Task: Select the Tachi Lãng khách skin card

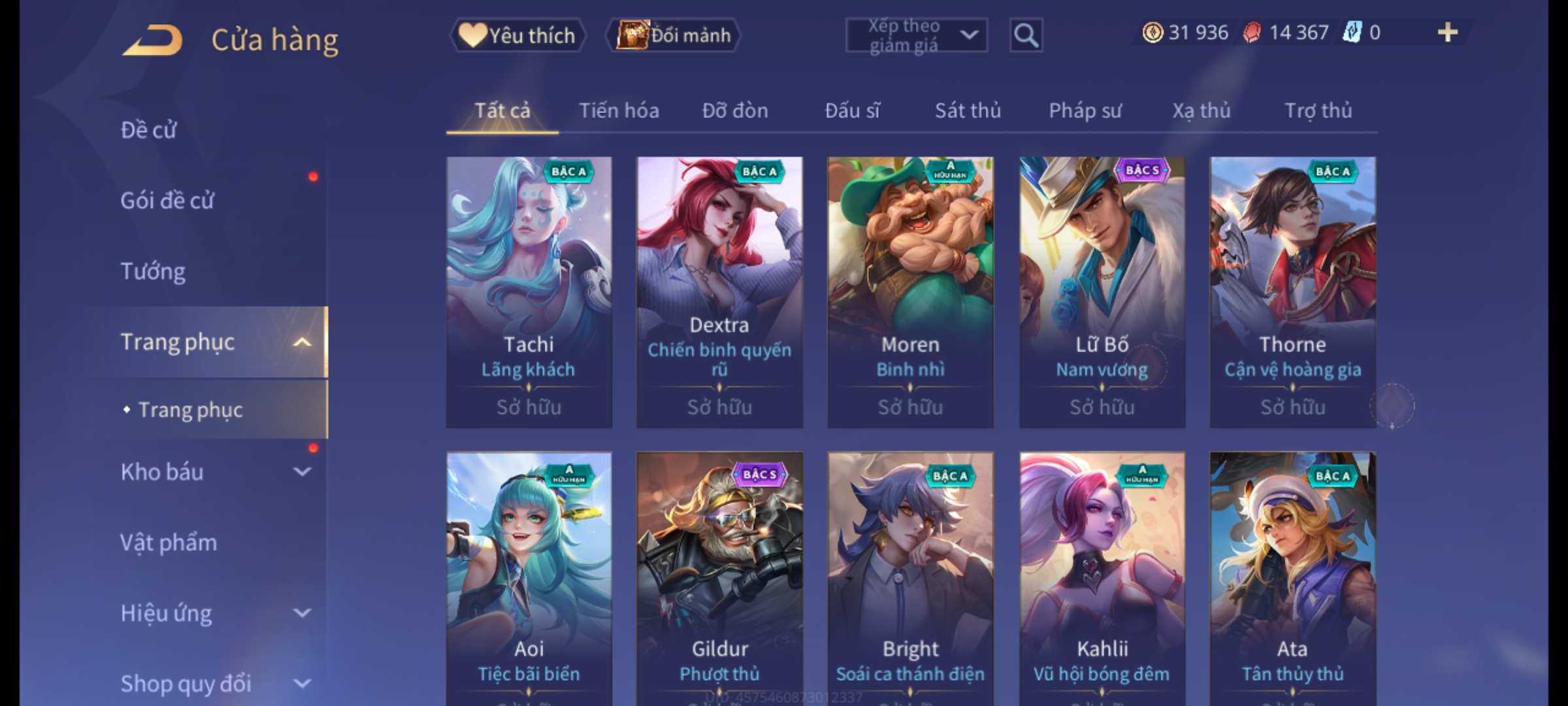Action: tap(529, 292)
